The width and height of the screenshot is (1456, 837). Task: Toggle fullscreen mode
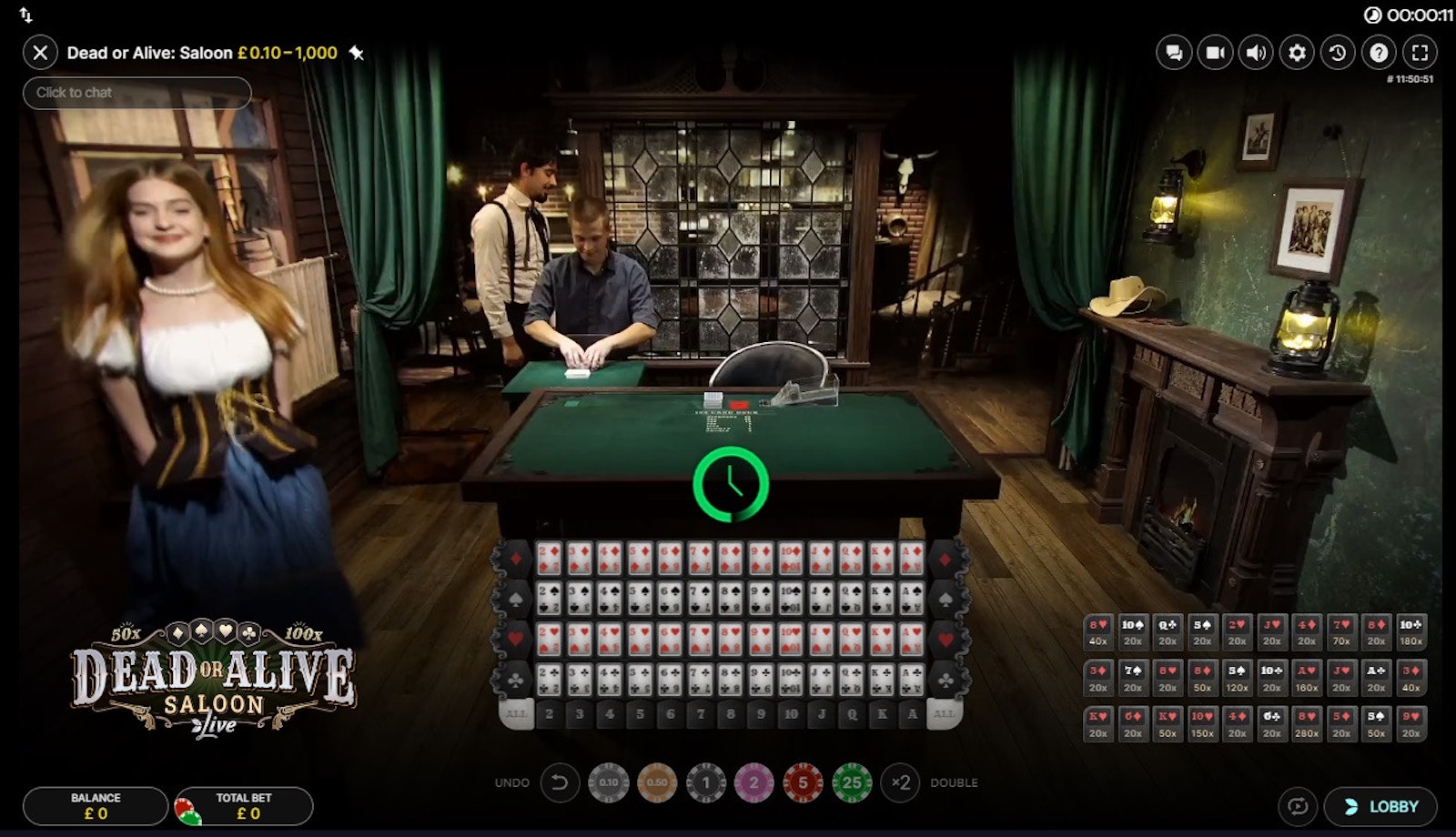(x=1420, y=53)
